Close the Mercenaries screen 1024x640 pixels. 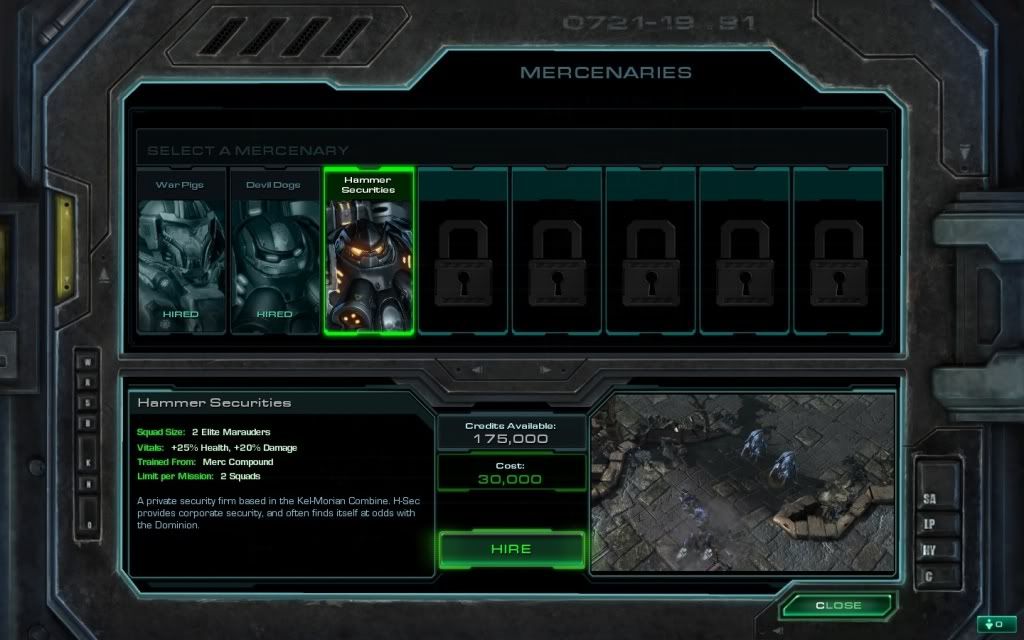click(x=837, y=606)
